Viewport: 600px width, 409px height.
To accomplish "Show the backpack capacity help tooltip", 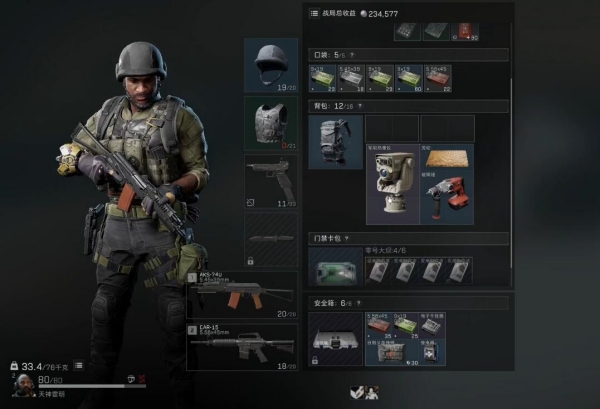I will click(x=359, y=104).
